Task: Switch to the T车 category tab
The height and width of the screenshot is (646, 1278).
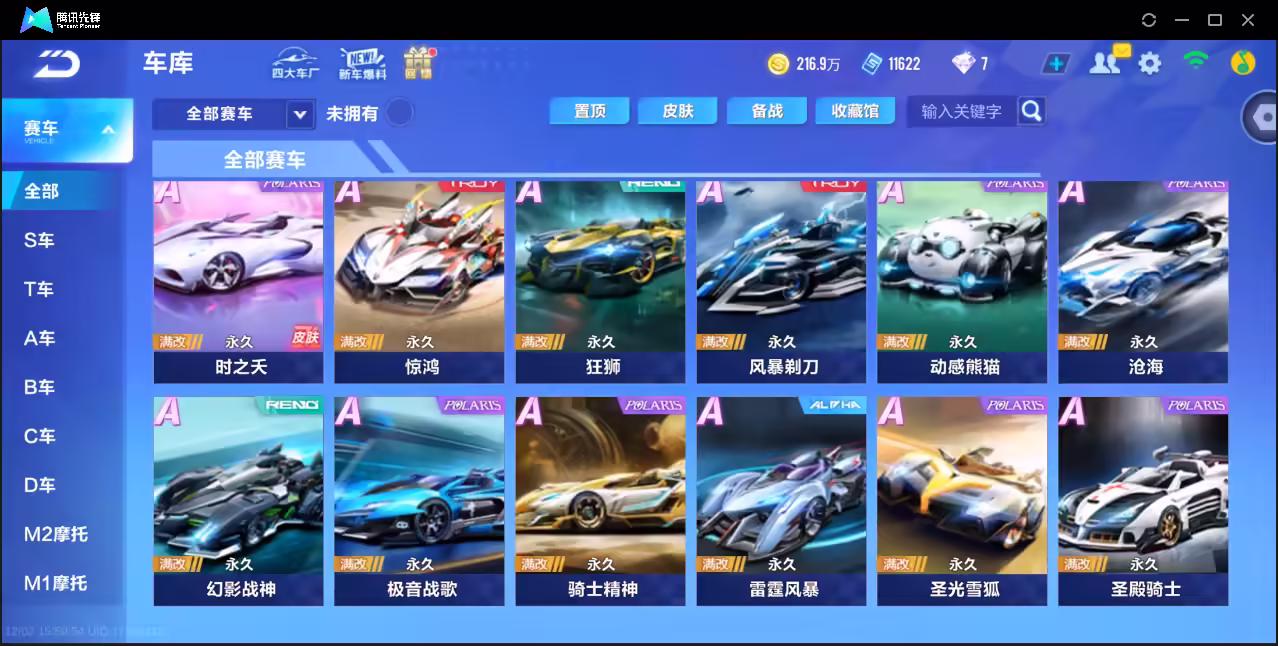Action: pos(40,289)
